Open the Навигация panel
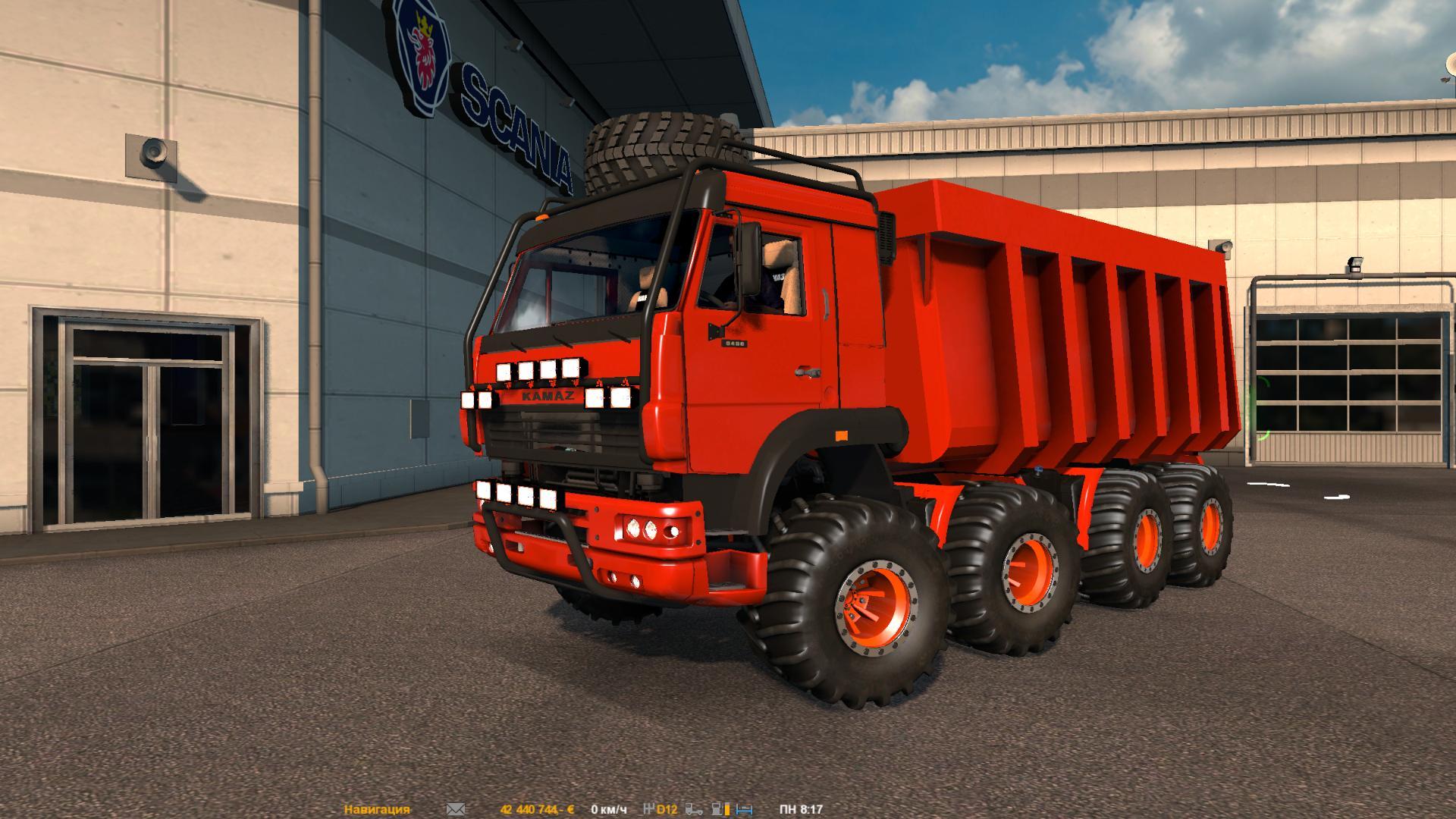 [x=377, y=809]
